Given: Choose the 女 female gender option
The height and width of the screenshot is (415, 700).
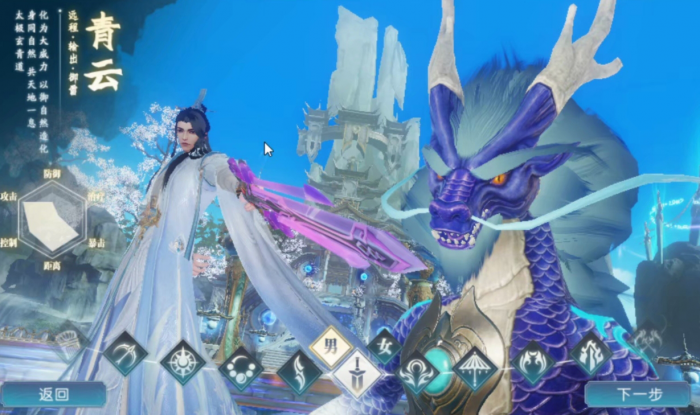Looking at the screenshot, I should tap(384, 347).
